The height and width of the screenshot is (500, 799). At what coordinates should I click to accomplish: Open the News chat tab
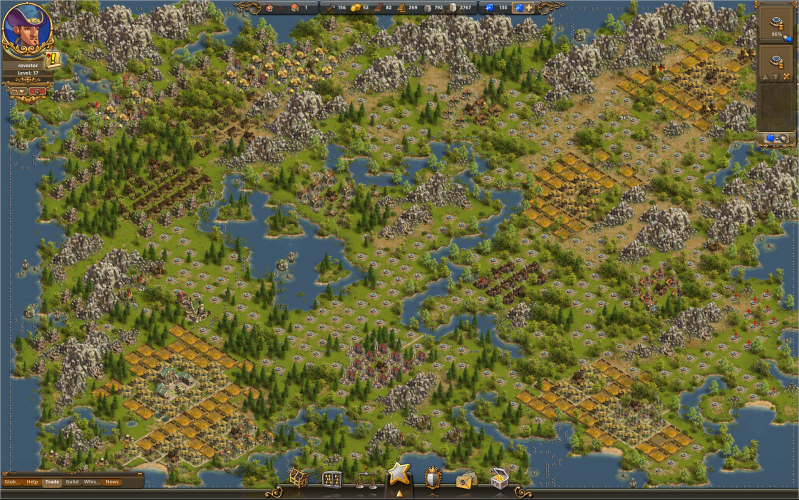[112, 482]
